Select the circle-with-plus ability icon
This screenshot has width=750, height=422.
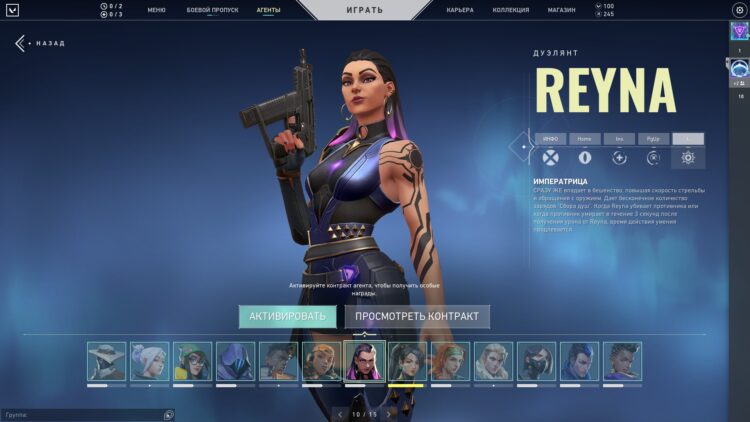[x=619, y=158]
